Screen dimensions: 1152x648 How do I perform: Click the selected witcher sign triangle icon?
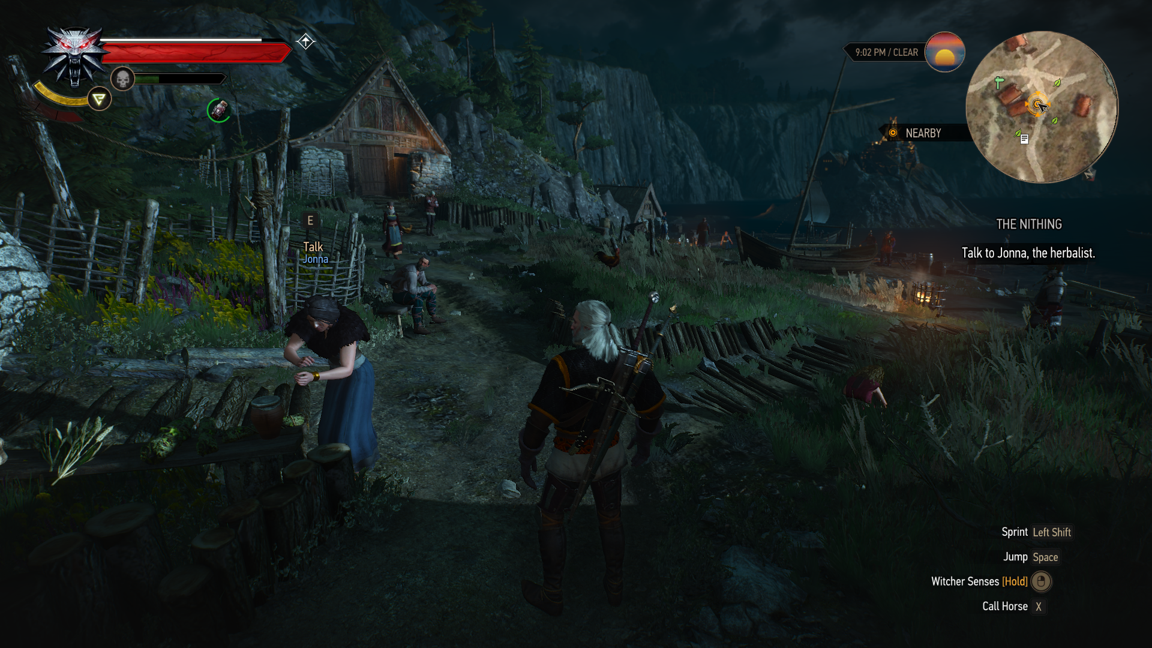coord(99,99)
